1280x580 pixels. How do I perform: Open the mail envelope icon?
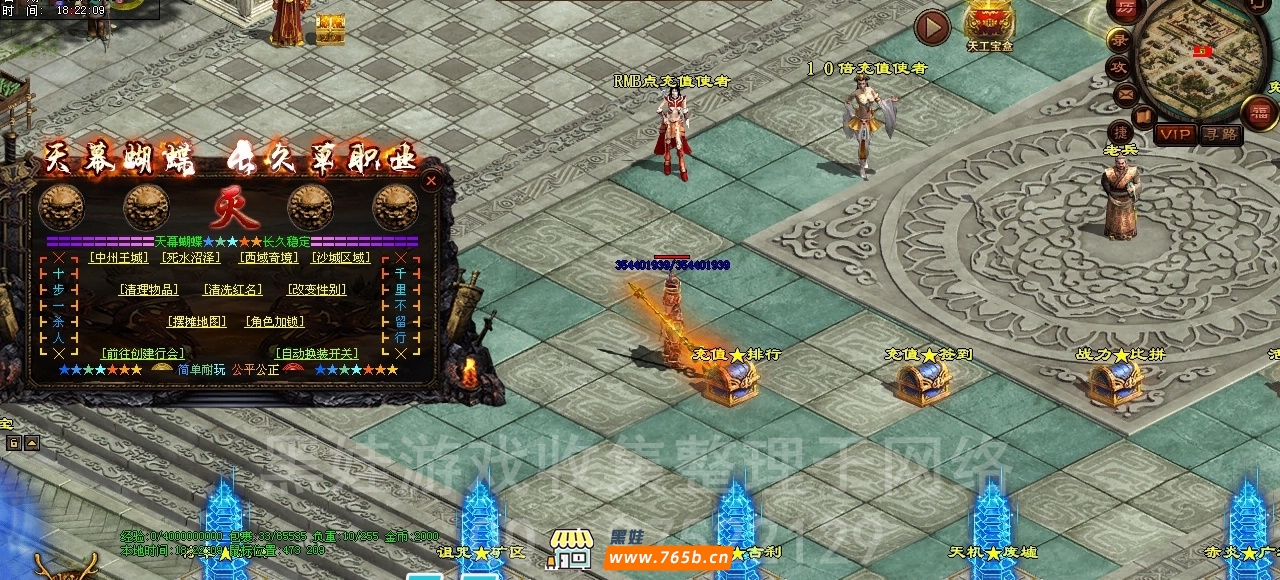[x=1126, y=95]
